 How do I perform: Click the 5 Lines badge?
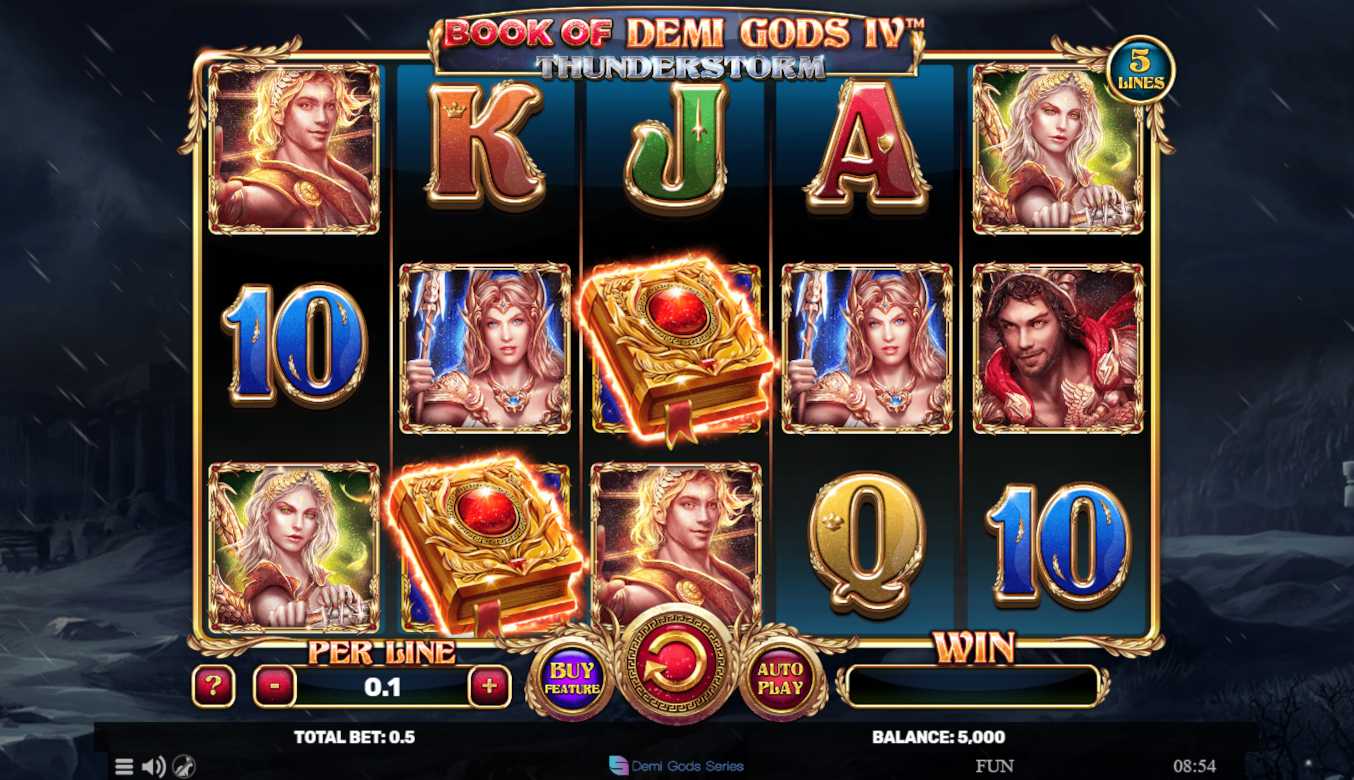click(1140, 70)
